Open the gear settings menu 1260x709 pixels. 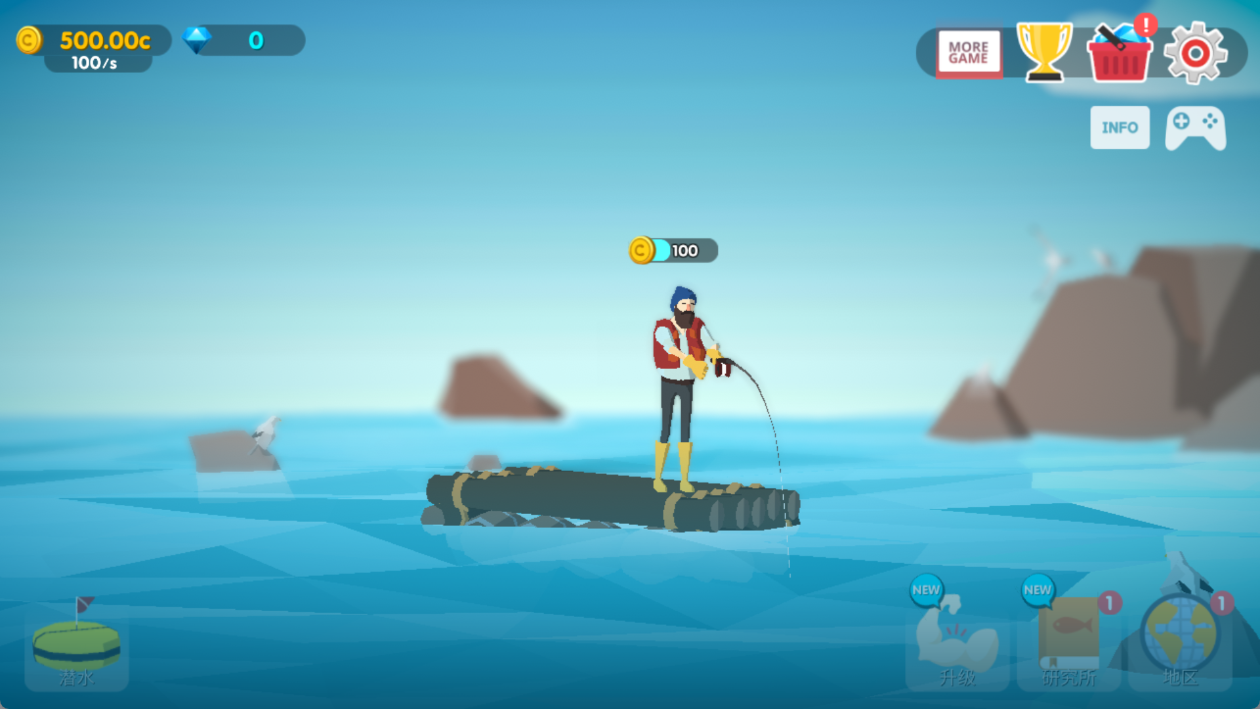click(1195, 52)
